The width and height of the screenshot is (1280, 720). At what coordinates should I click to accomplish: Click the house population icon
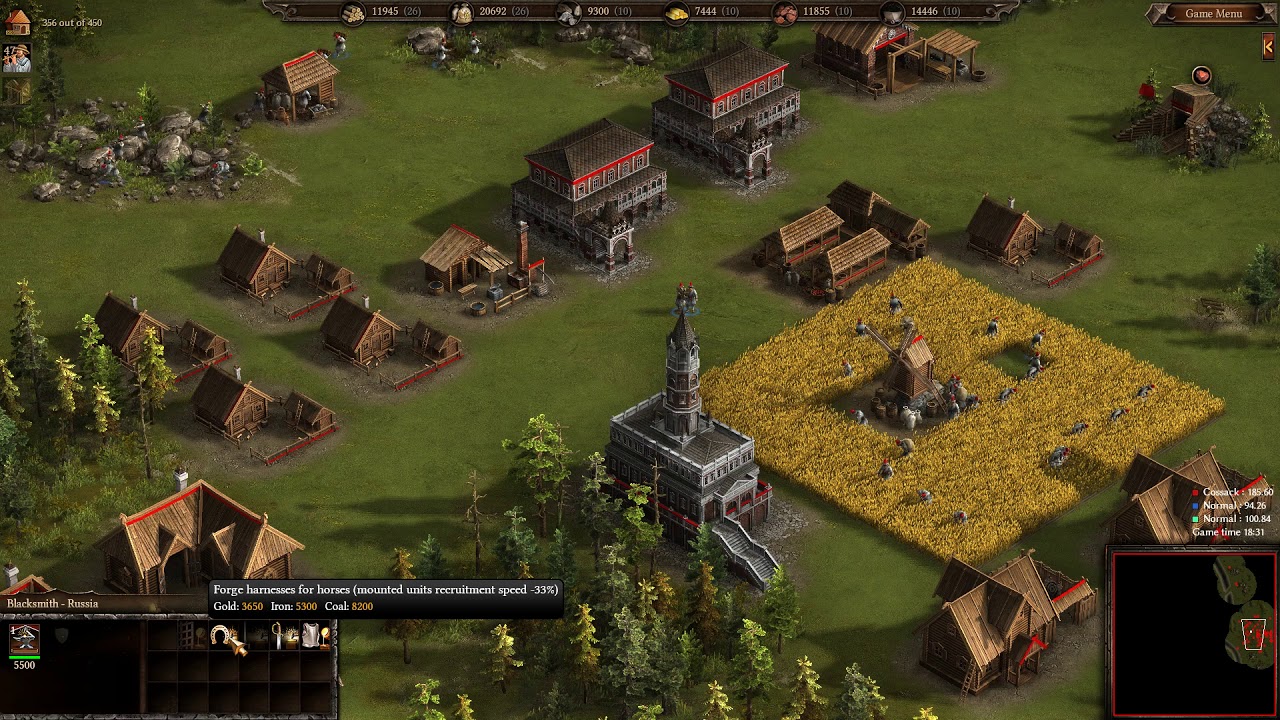pos(16,21)
